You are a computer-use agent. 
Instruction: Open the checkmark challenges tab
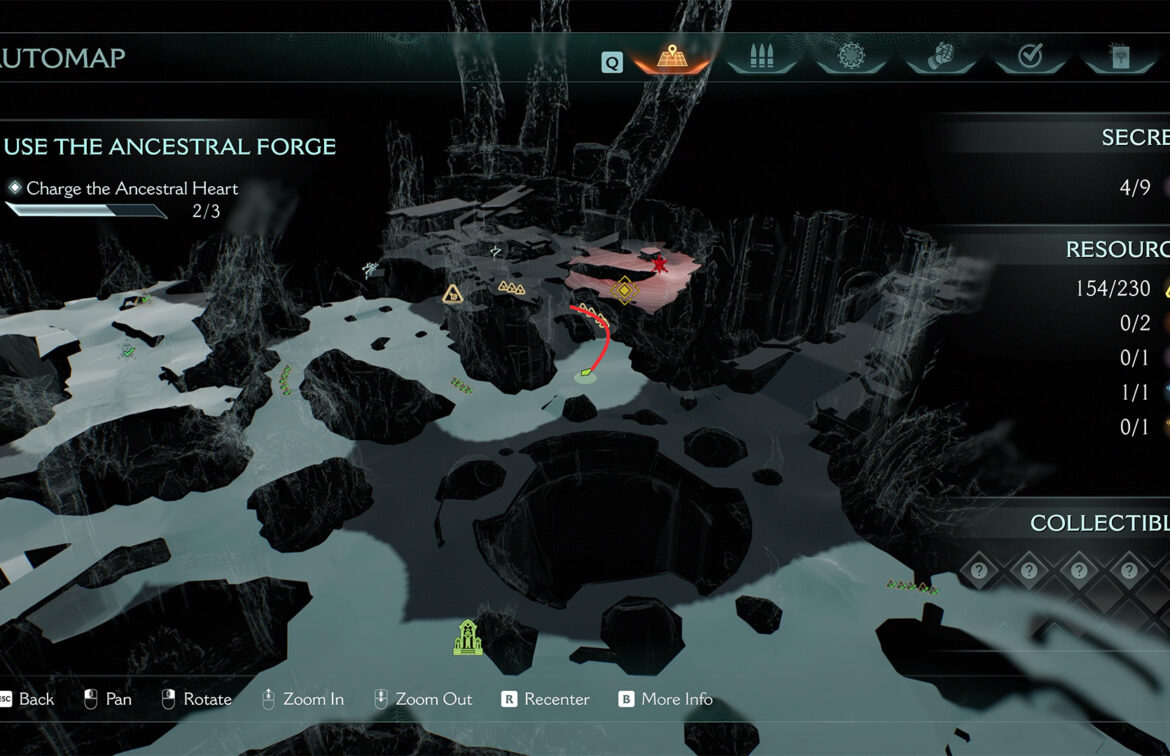pos(1029,57)
